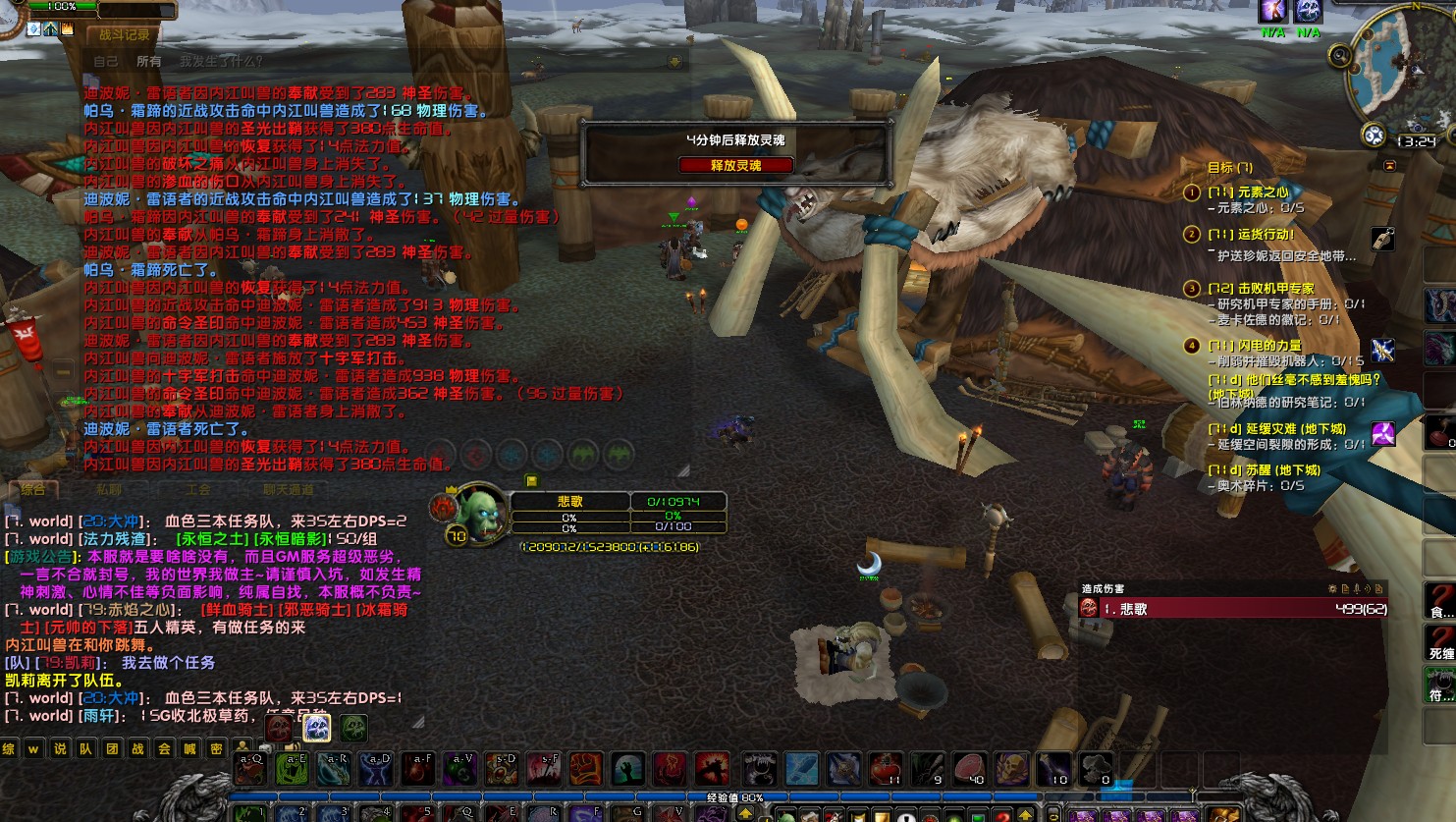The width and height of the screenshot is (1456, 822).
Task: Select quest 元素之心 in the tracker
Action: point(1248,192)
